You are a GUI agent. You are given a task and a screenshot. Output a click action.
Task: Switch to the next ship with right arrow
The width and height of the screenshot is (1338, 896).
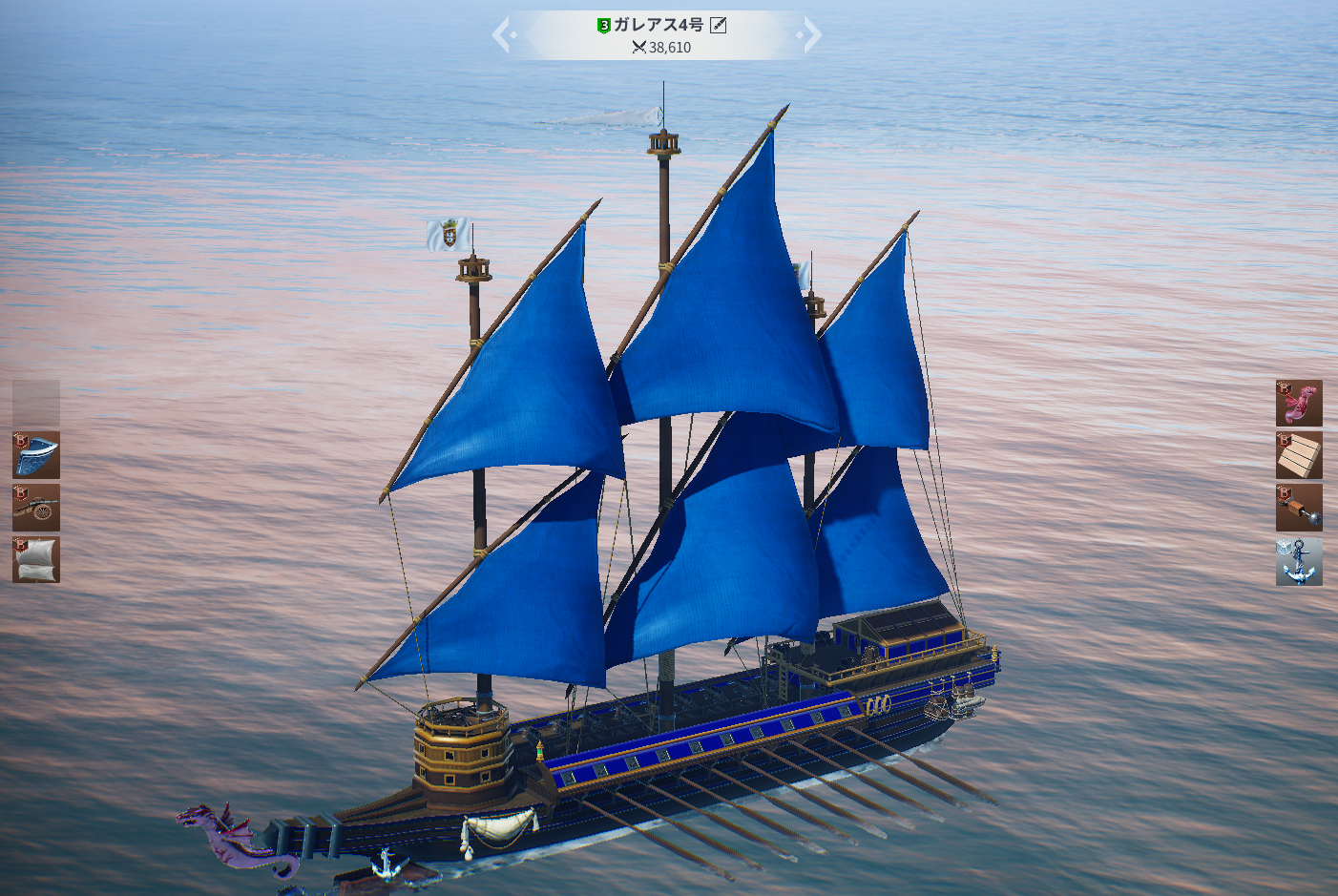click(x=811, y=36)
